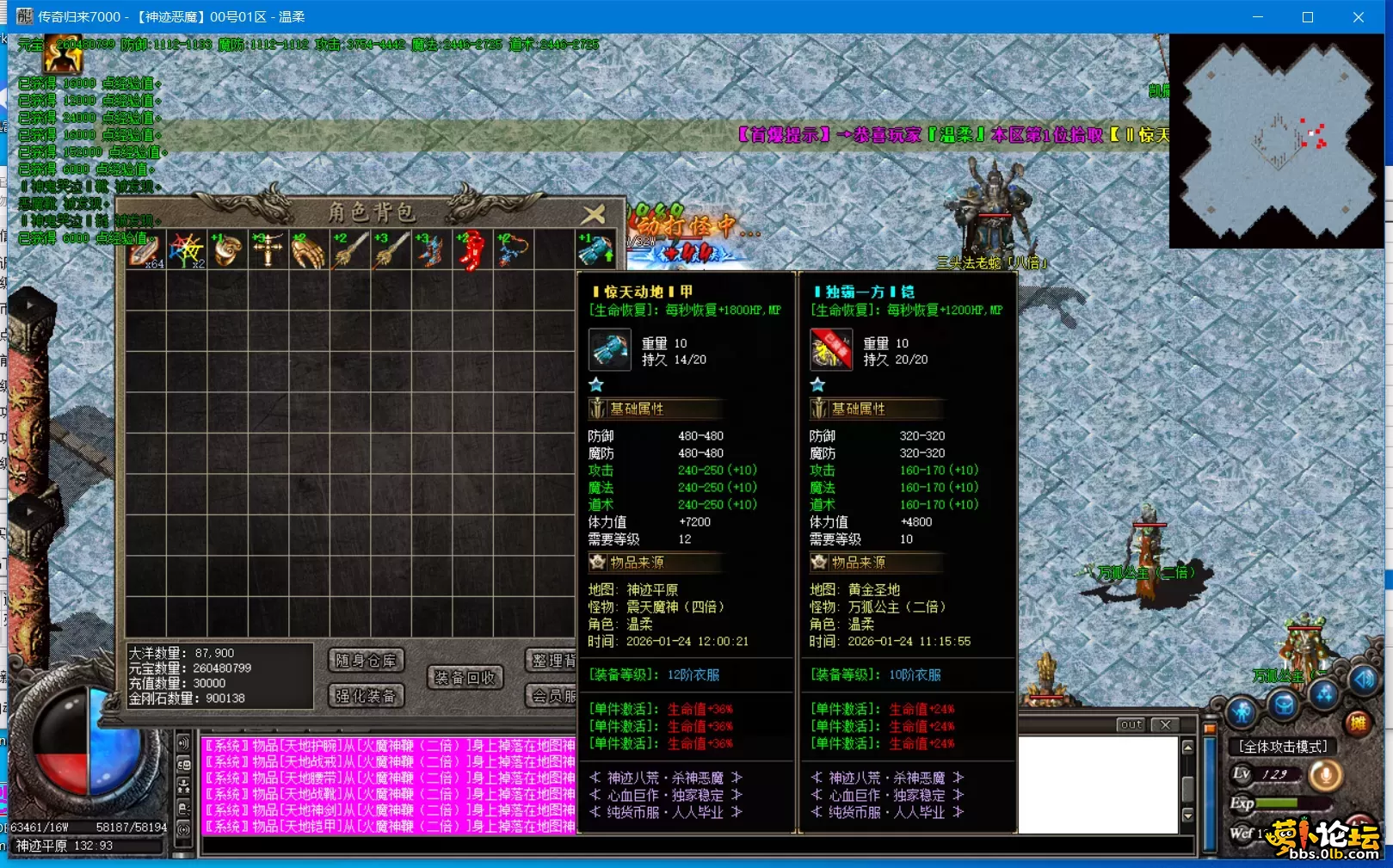Click the red item icon in the inventory slots
Image resolution: width=1393 pixels, height=868 pixels.
[x=473, y=249]
